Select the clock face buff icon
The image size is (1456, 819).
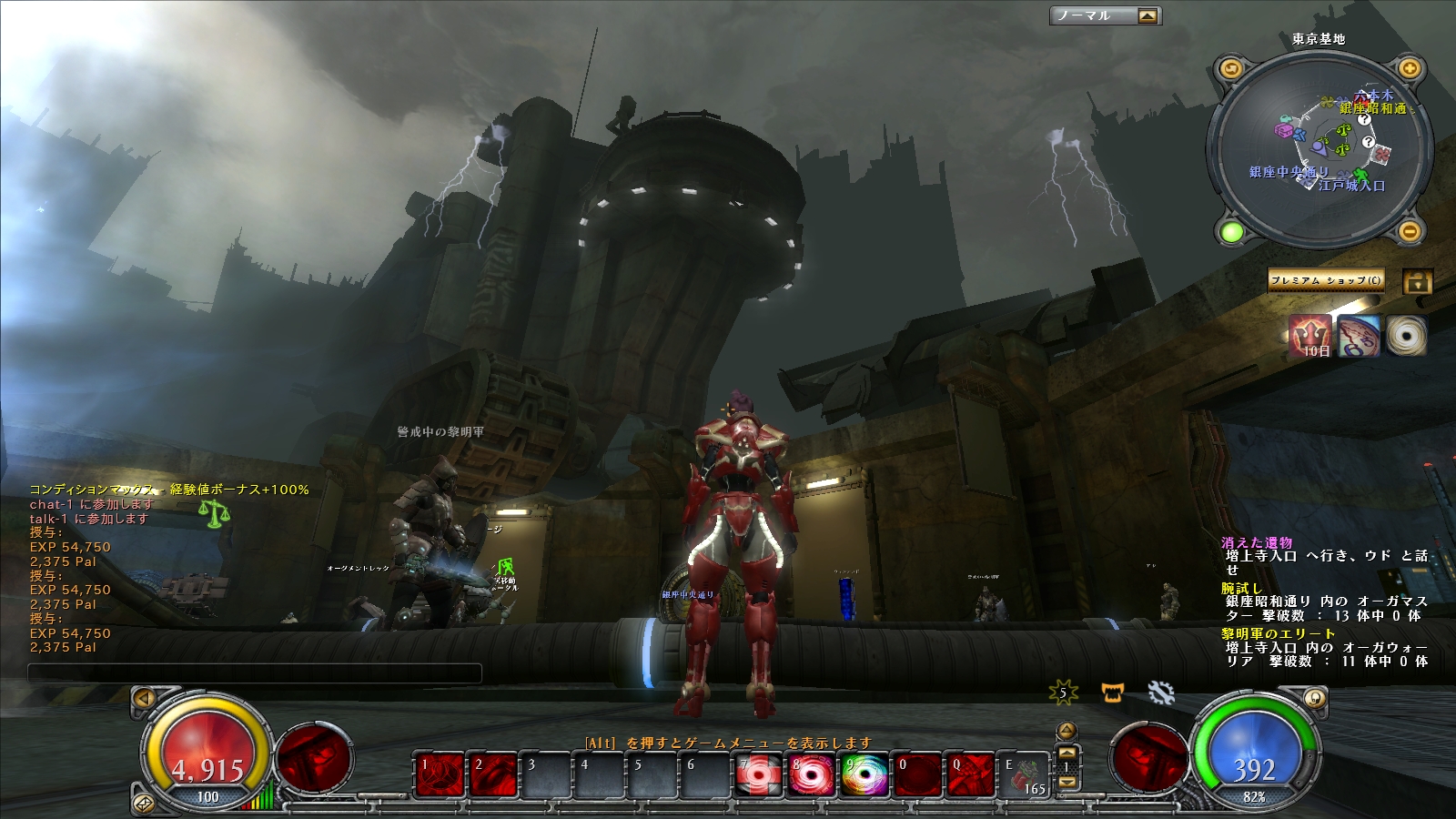[1359, 336]
